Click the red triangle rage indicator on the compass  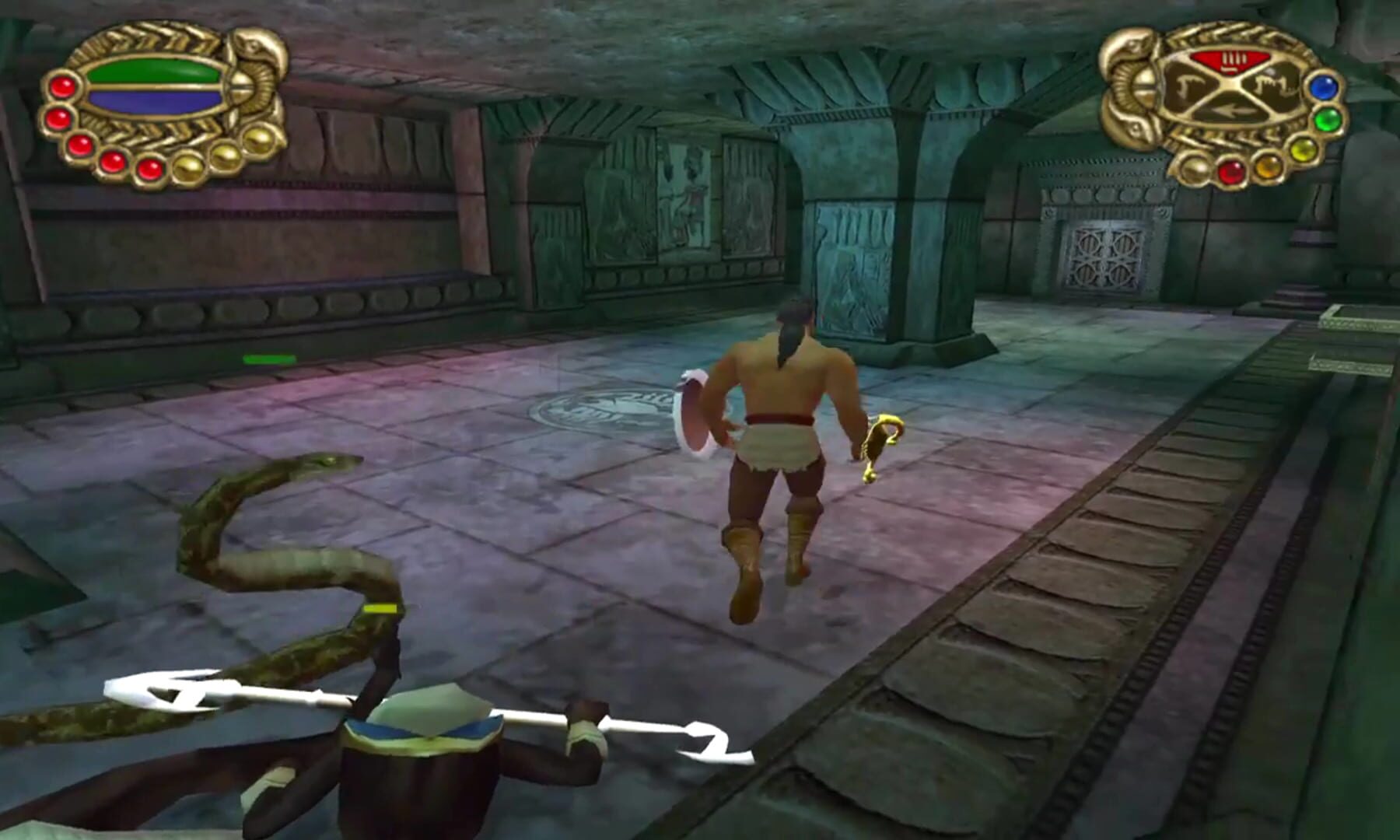[x=1230, y=61]
